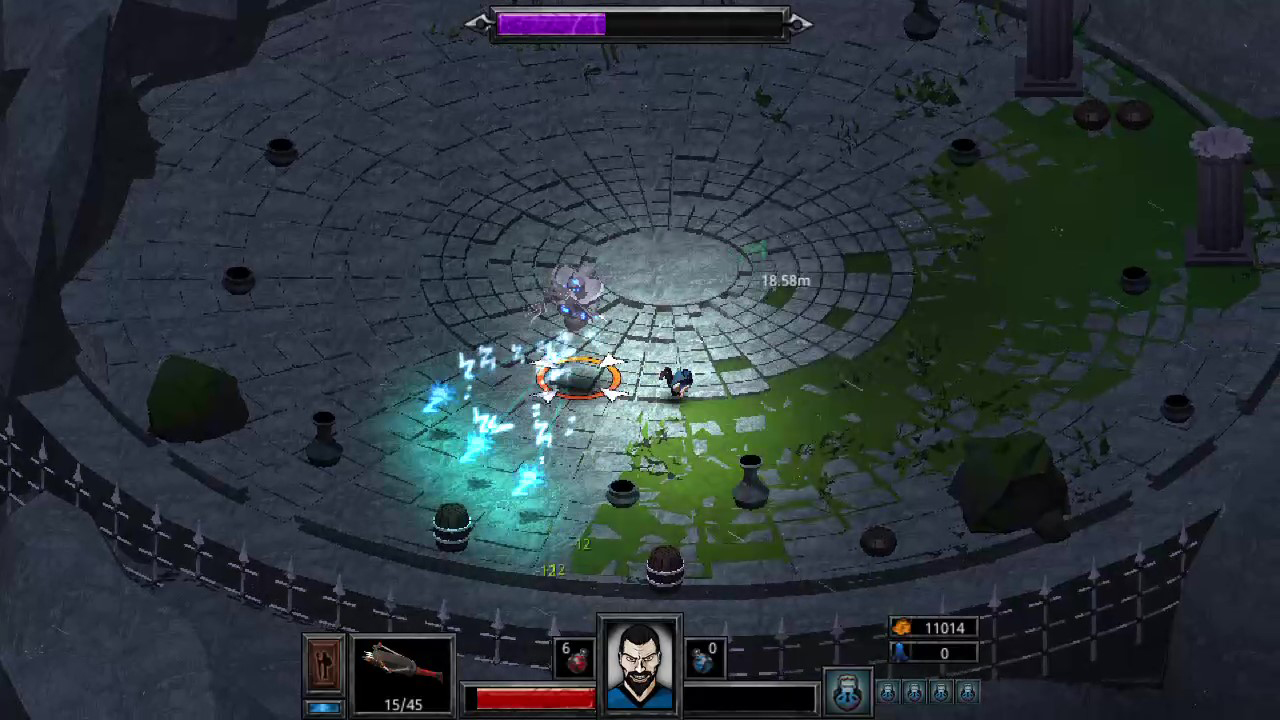Click the purple boss health bar at top
The height and width of the screenshot is (720, 1280).
click(551, 23)
